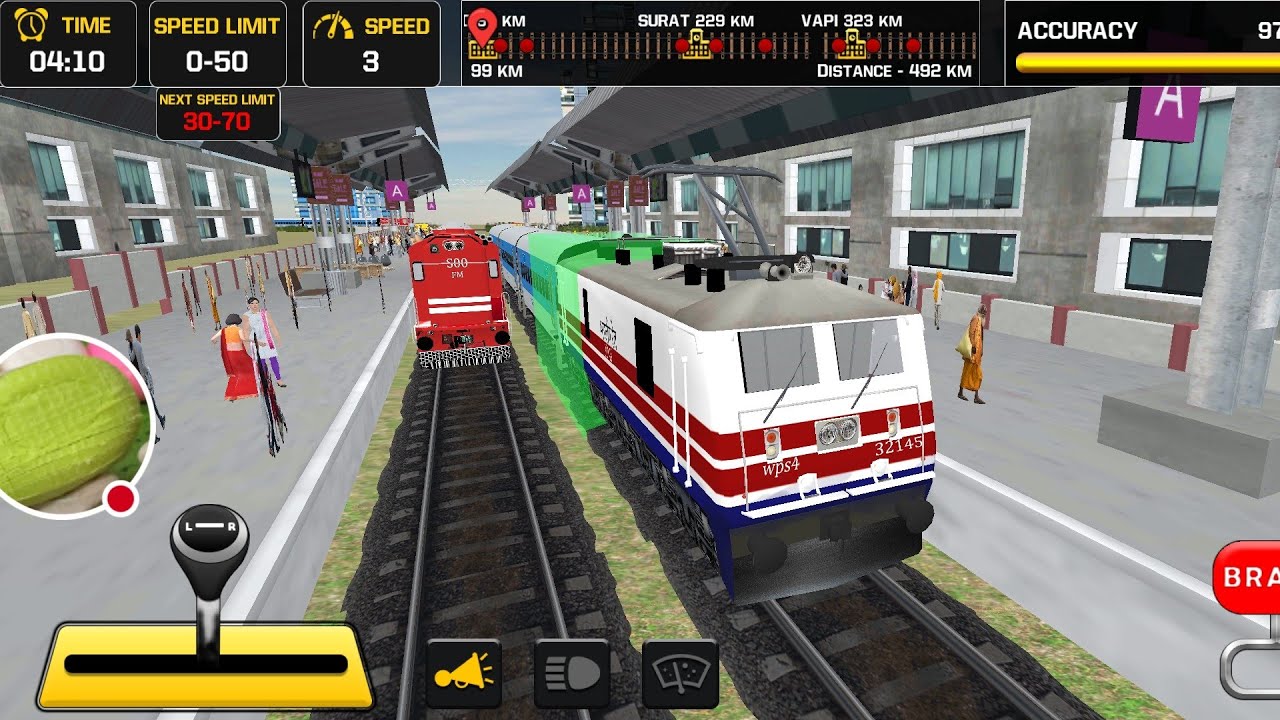Click the red location pin on route map

pos(483,26)
